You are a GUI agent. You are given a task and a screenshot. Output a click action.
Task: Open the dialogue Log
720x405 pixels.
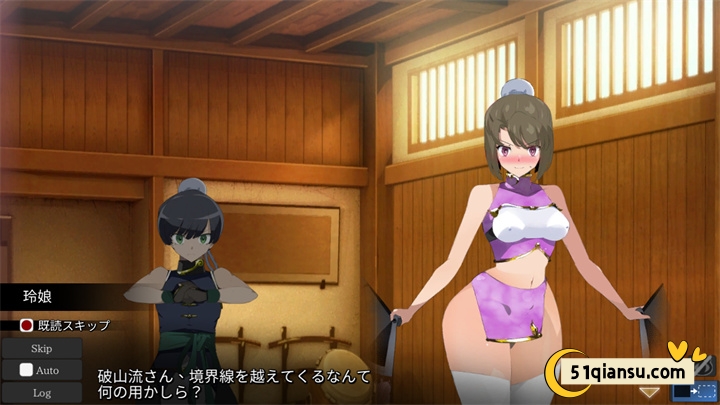pyautogui.click(x=41, y=392)
